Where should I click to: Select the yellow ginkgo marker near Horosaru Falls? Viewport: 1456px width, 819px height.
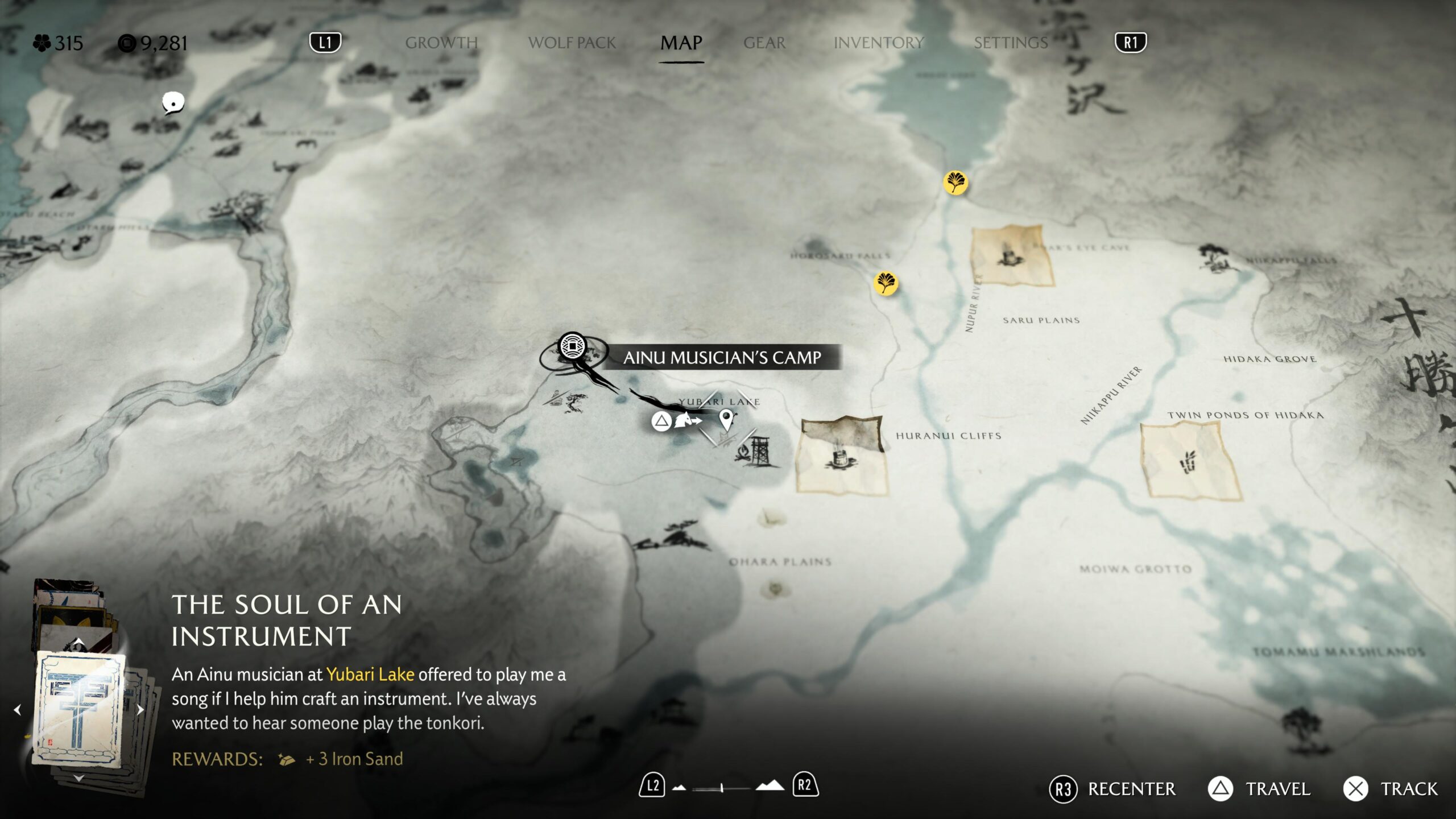[886, 283]
